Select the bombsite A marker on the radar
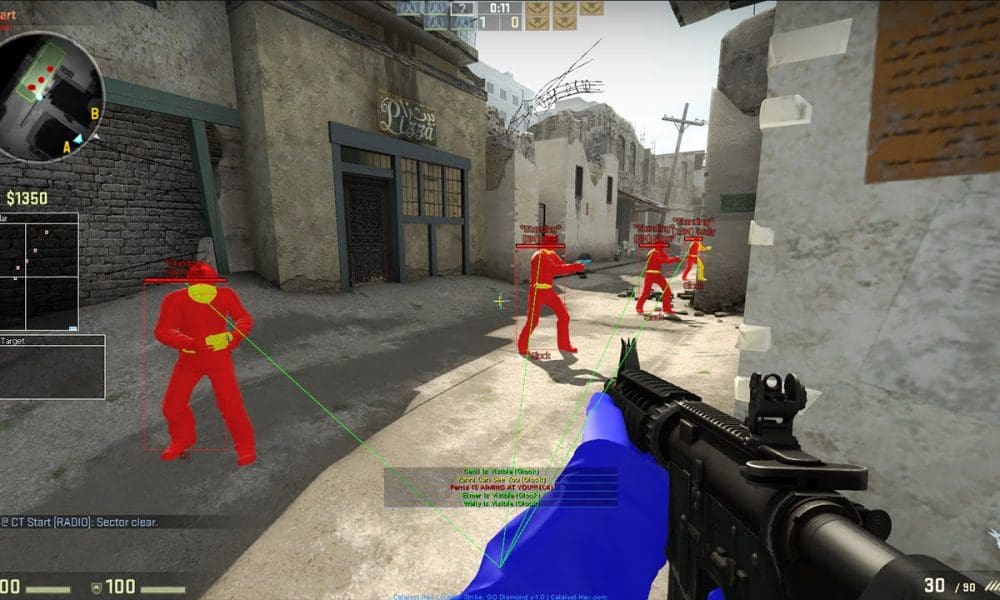Screen dimensions: 1000x600 [x=67, y=146]
